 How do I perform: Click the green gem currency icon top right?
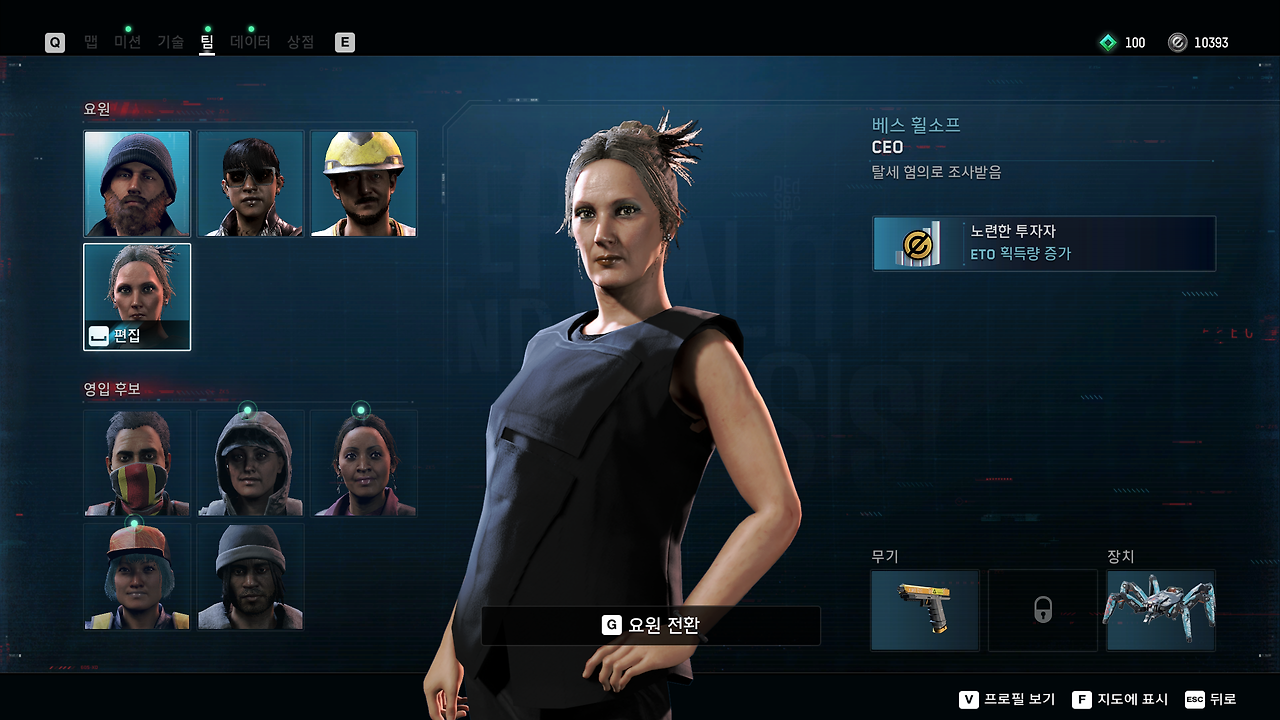[x=1106, y=42]
